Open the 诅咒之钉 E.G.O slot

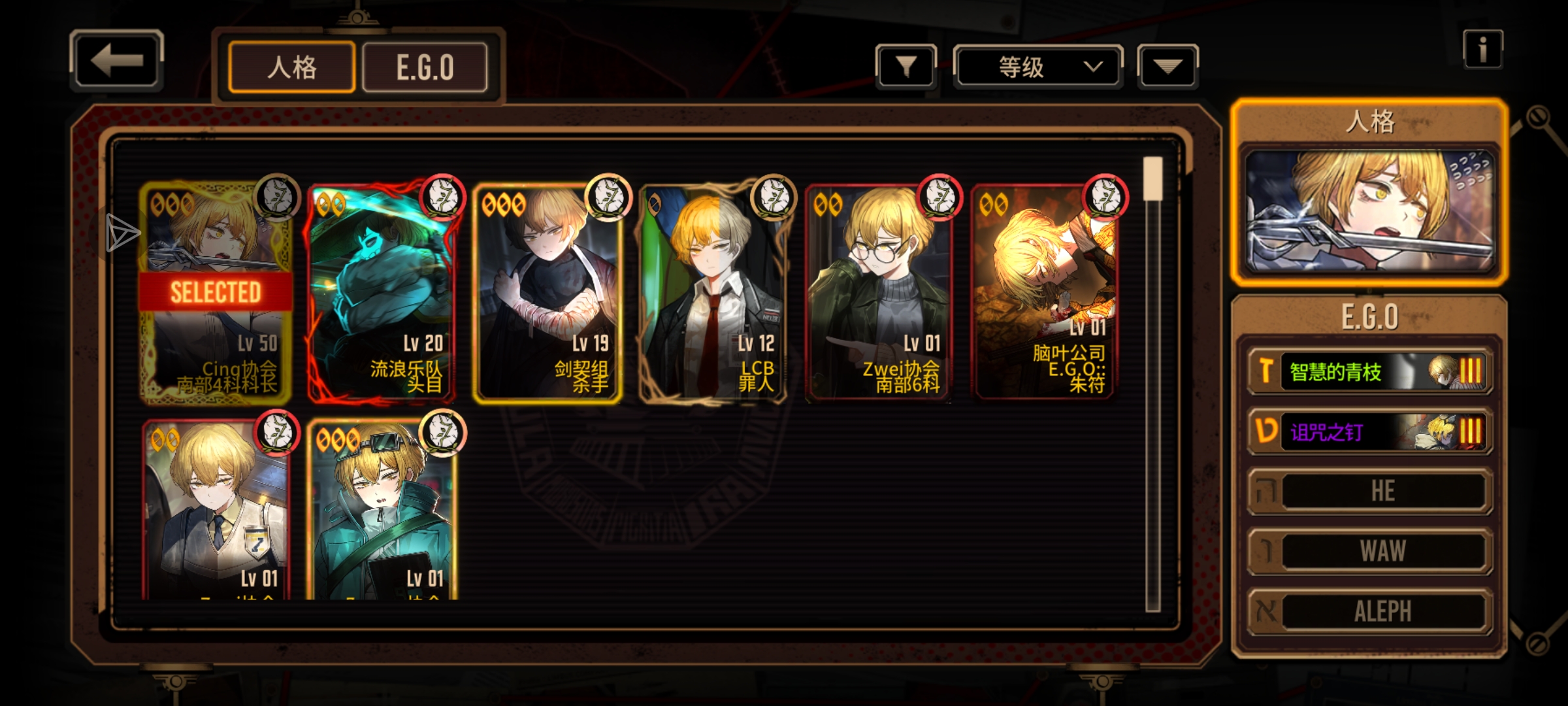pos(1370,431)
